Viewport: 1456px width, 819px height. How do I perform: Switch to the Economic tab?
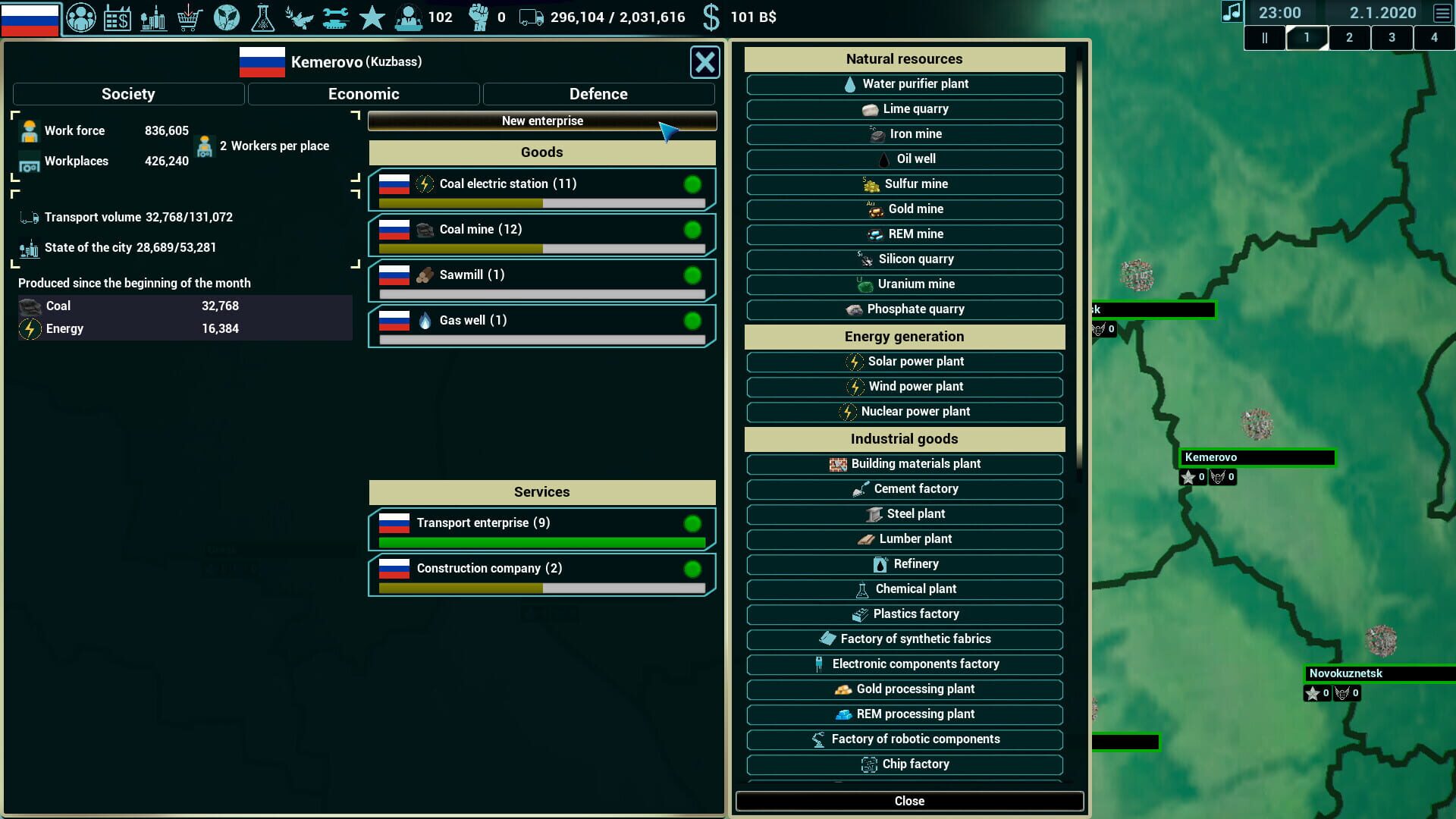coord(363,93)
